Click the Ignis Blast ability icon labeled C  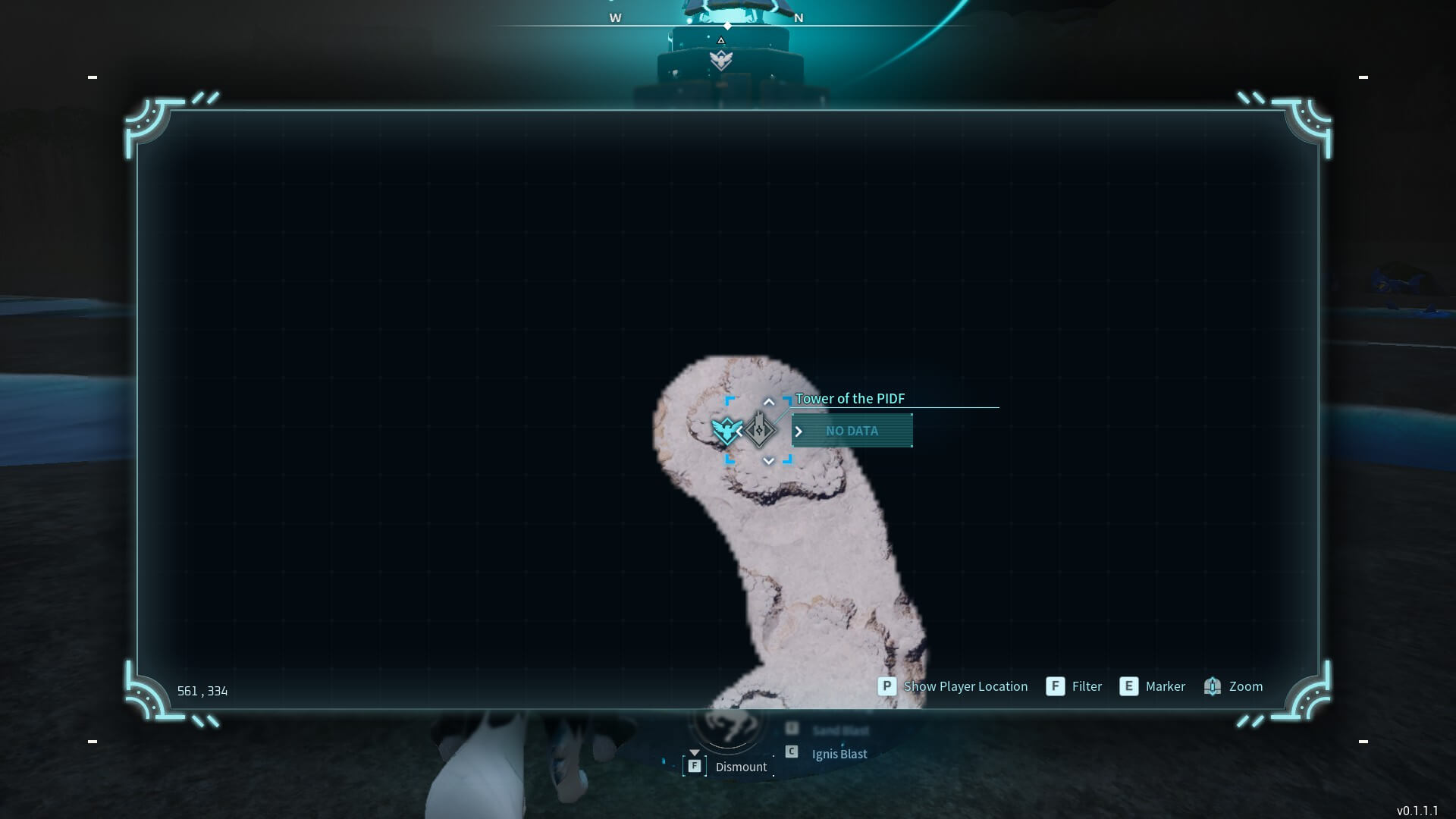click(792, 751)
